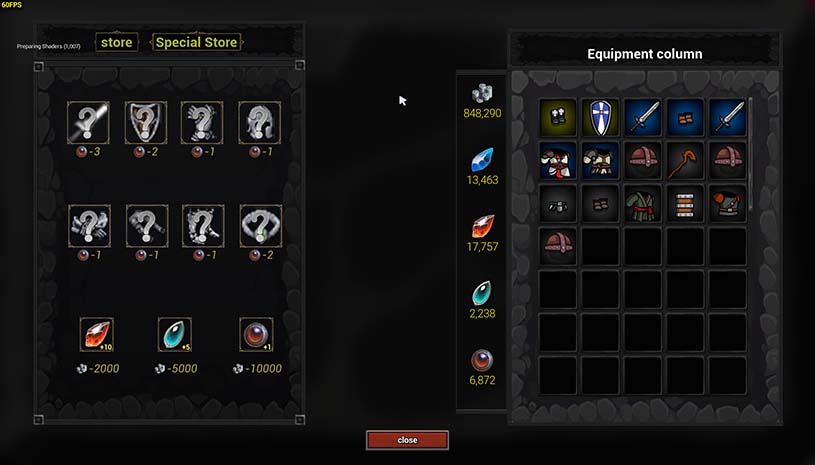Select the blue cross shield slot

click(601, 117)
